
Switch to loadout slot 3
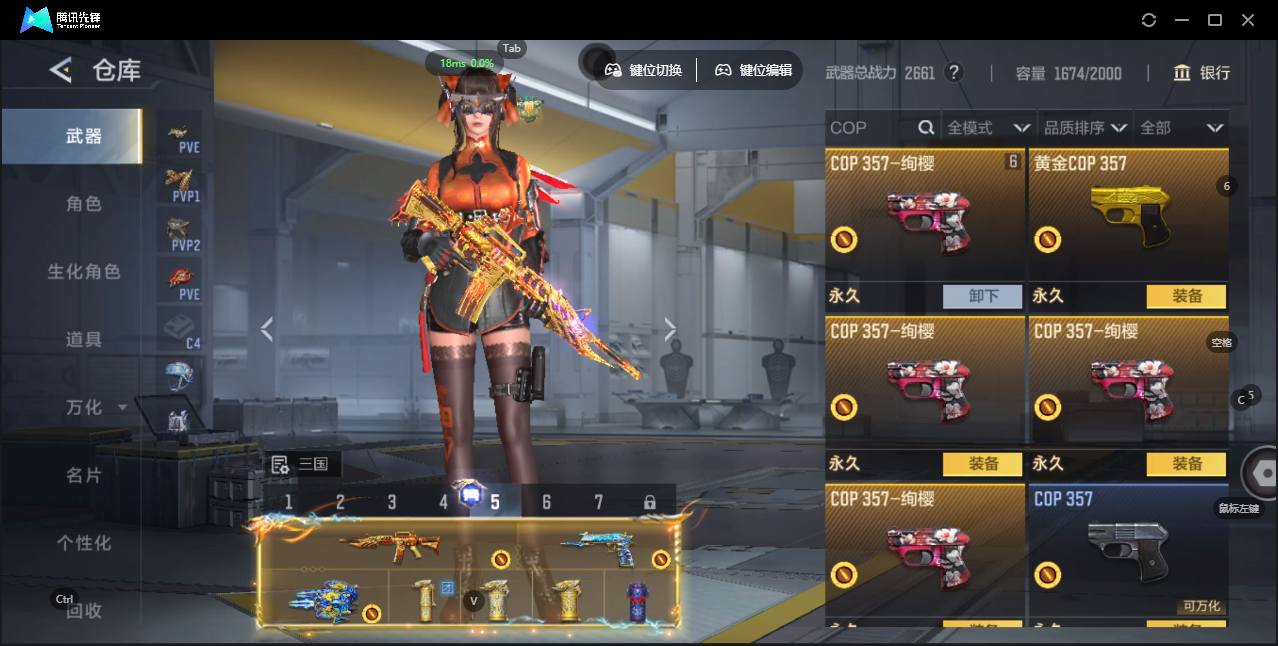(x=392, y=502)
